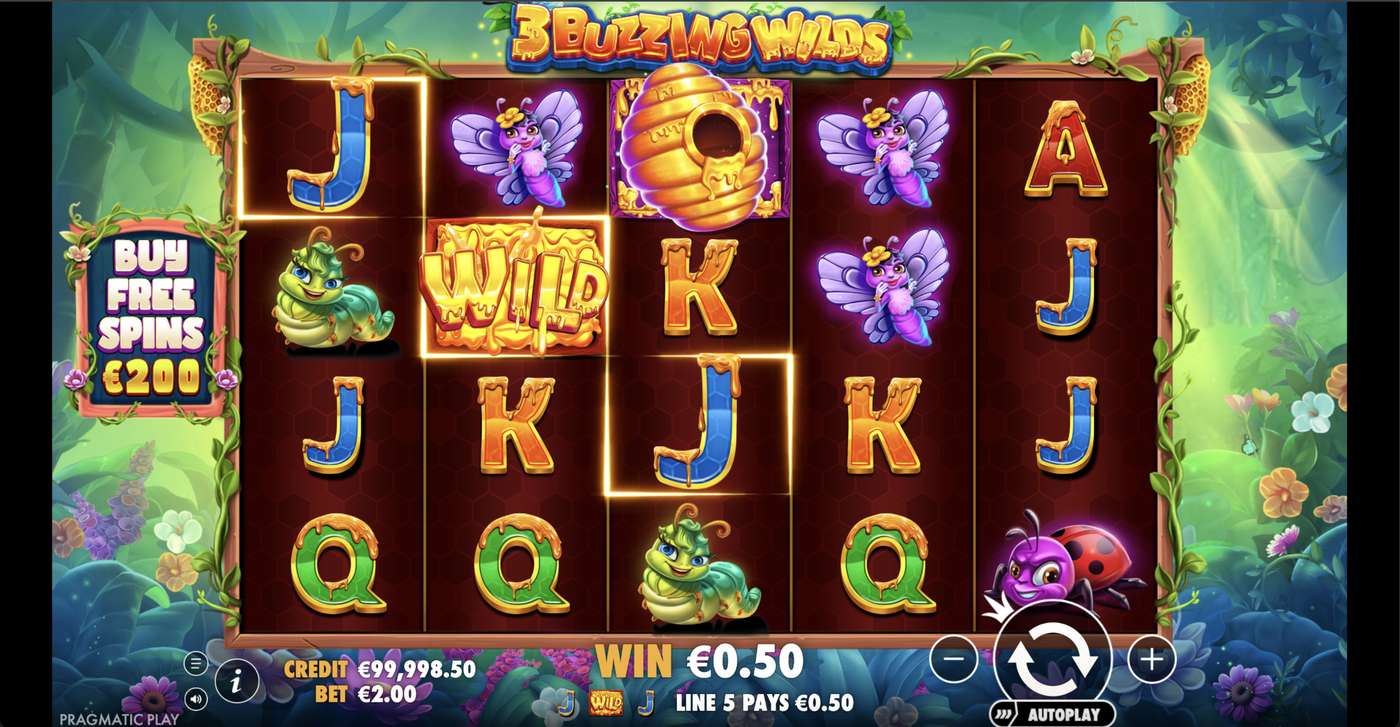Click the 3 Buzzing Wilds title logo
The image size is (1400, 727).
pos(700,32)
